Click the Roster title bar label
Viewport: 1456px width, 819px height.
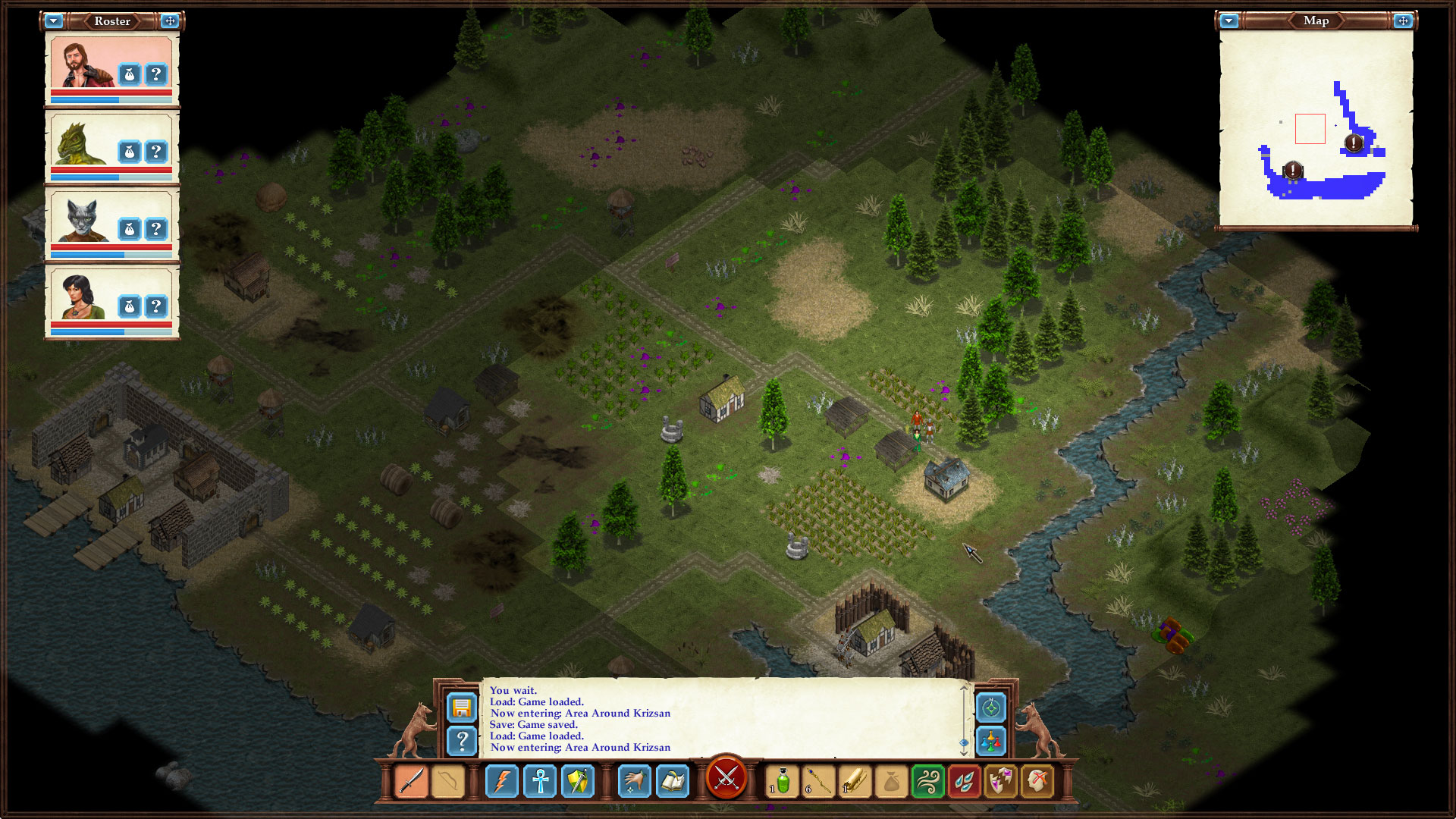coord(111,20)
